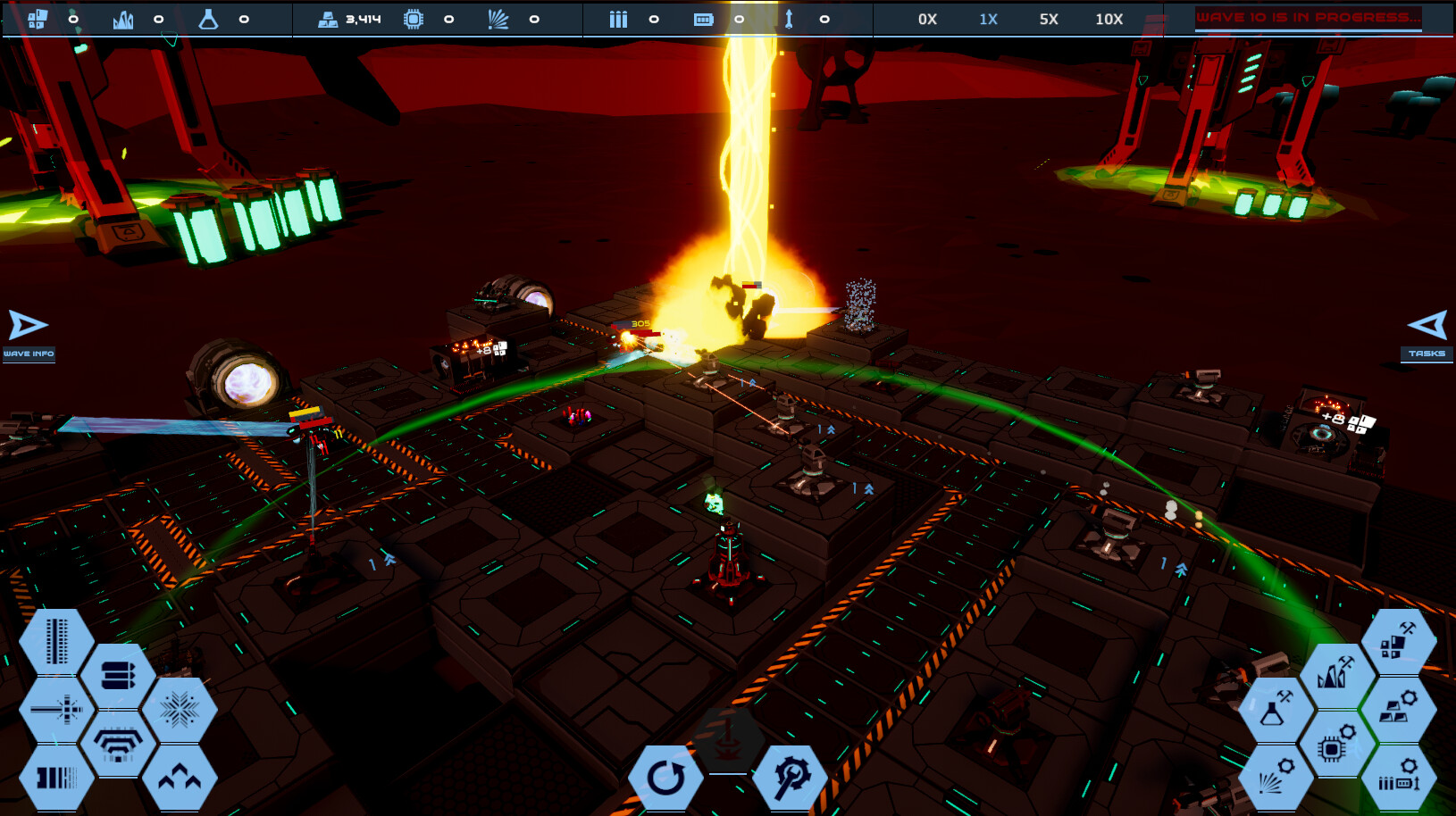Select the snowflake freeze tower hexagon
This screenshot has height=816, width=1456.
[x=180, y=710]
